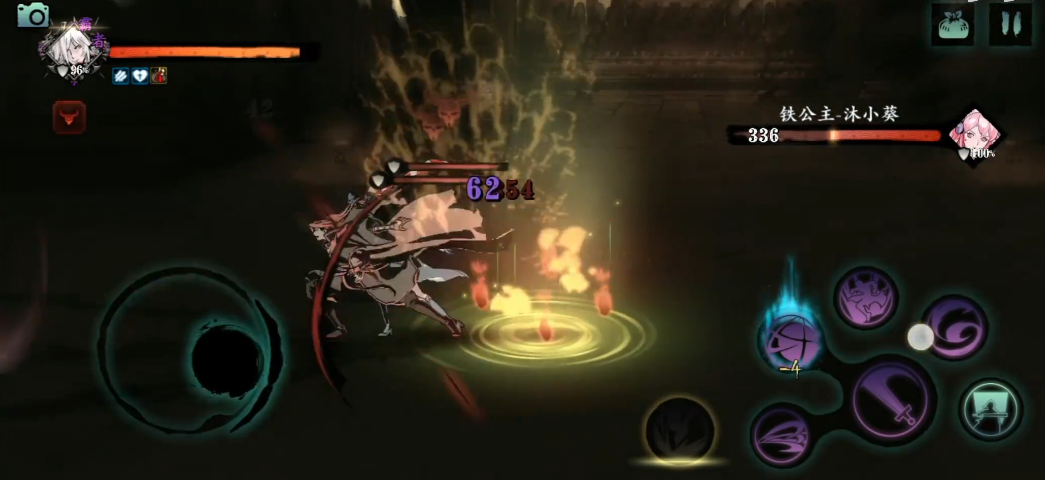Image resolution: width=1045 pixels, height=480 pixels.
Task: Use the leaping beast skill
Action: pos(866,297)
